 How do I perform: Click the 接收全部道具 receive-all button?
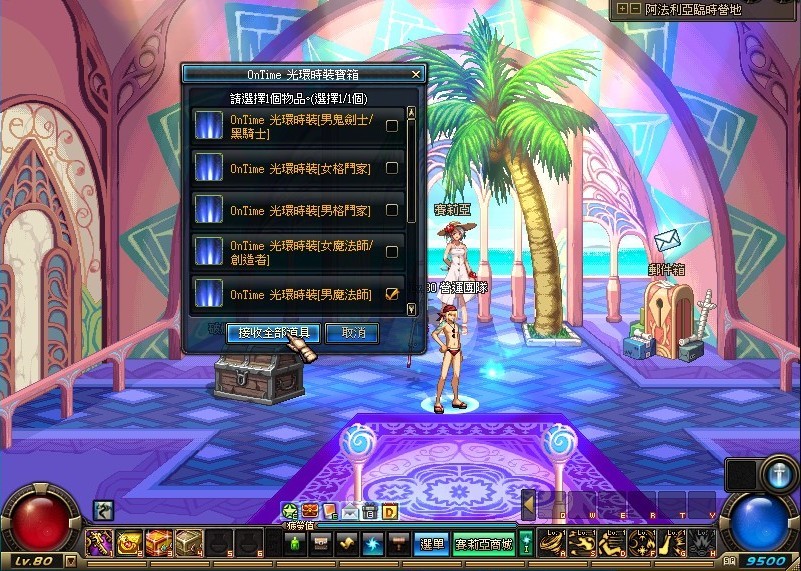tap(273, 332)
